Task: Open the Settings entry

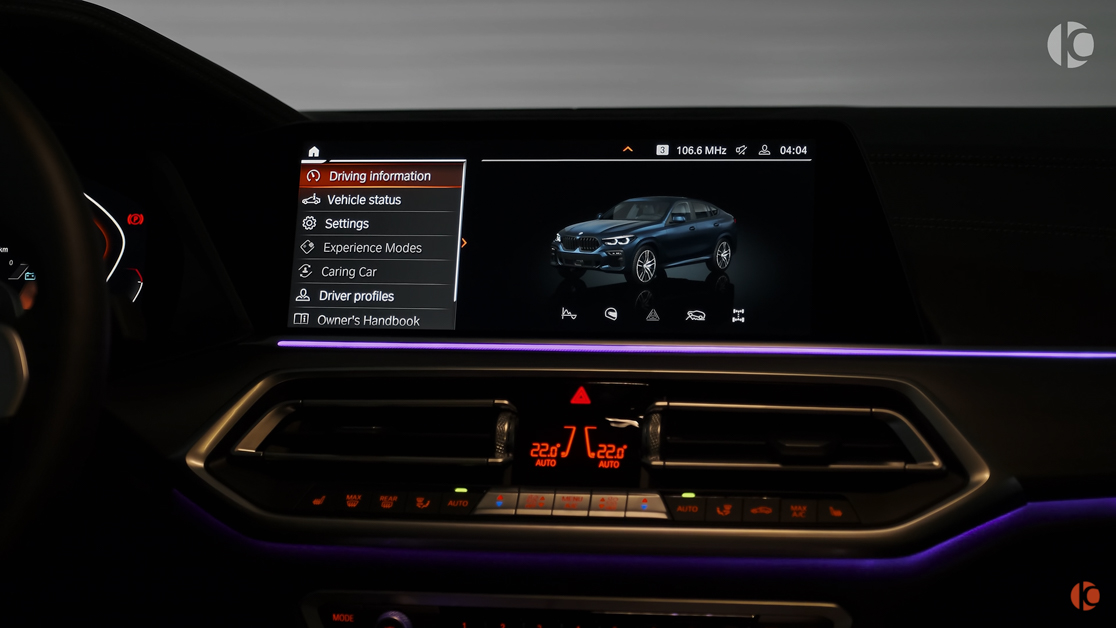Action: (x=346, y=224)
